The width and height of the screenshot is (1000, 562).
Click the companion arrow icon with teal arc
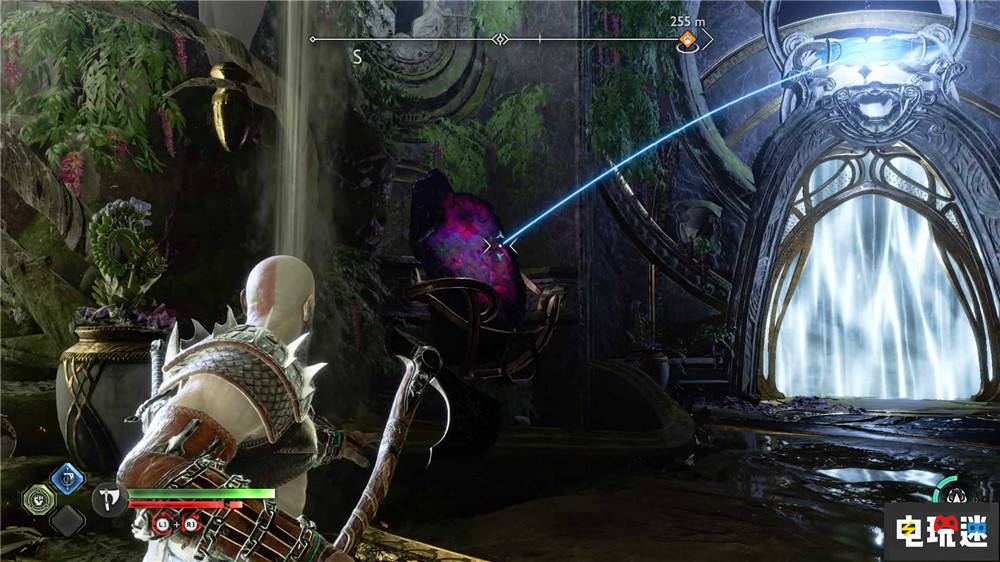pos(955,492)
